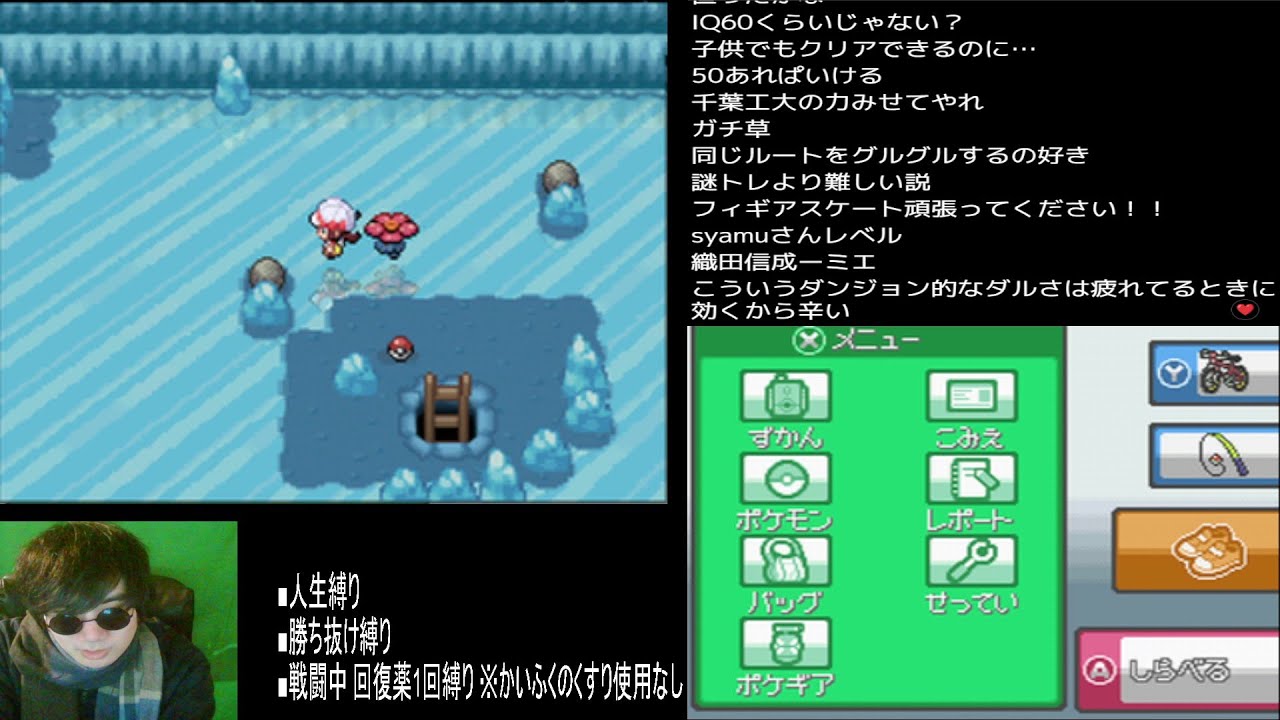This screenshot has height=720, width=1280.
Task: Click the Poké Ball item on the ice
Action: coord(400,347)
